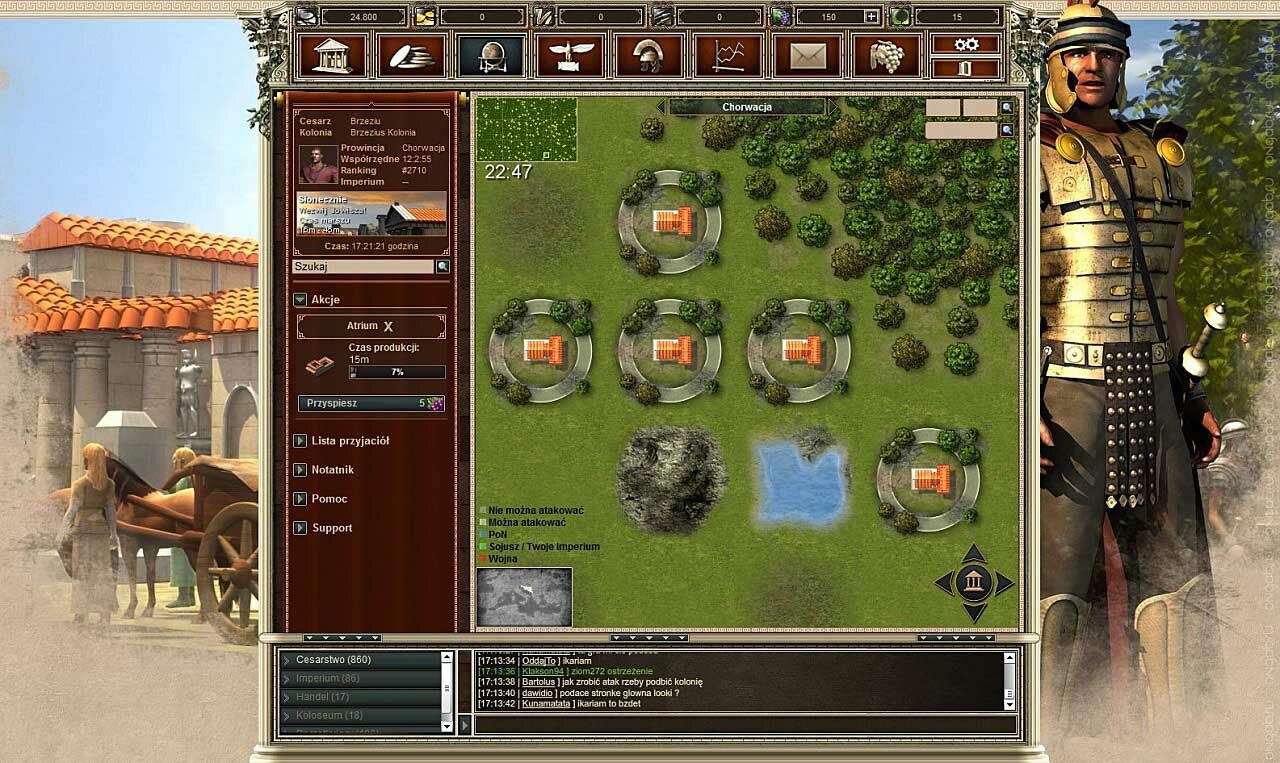Open the temple building menu
The image size is (1280, 763).
tap(332, 55)
